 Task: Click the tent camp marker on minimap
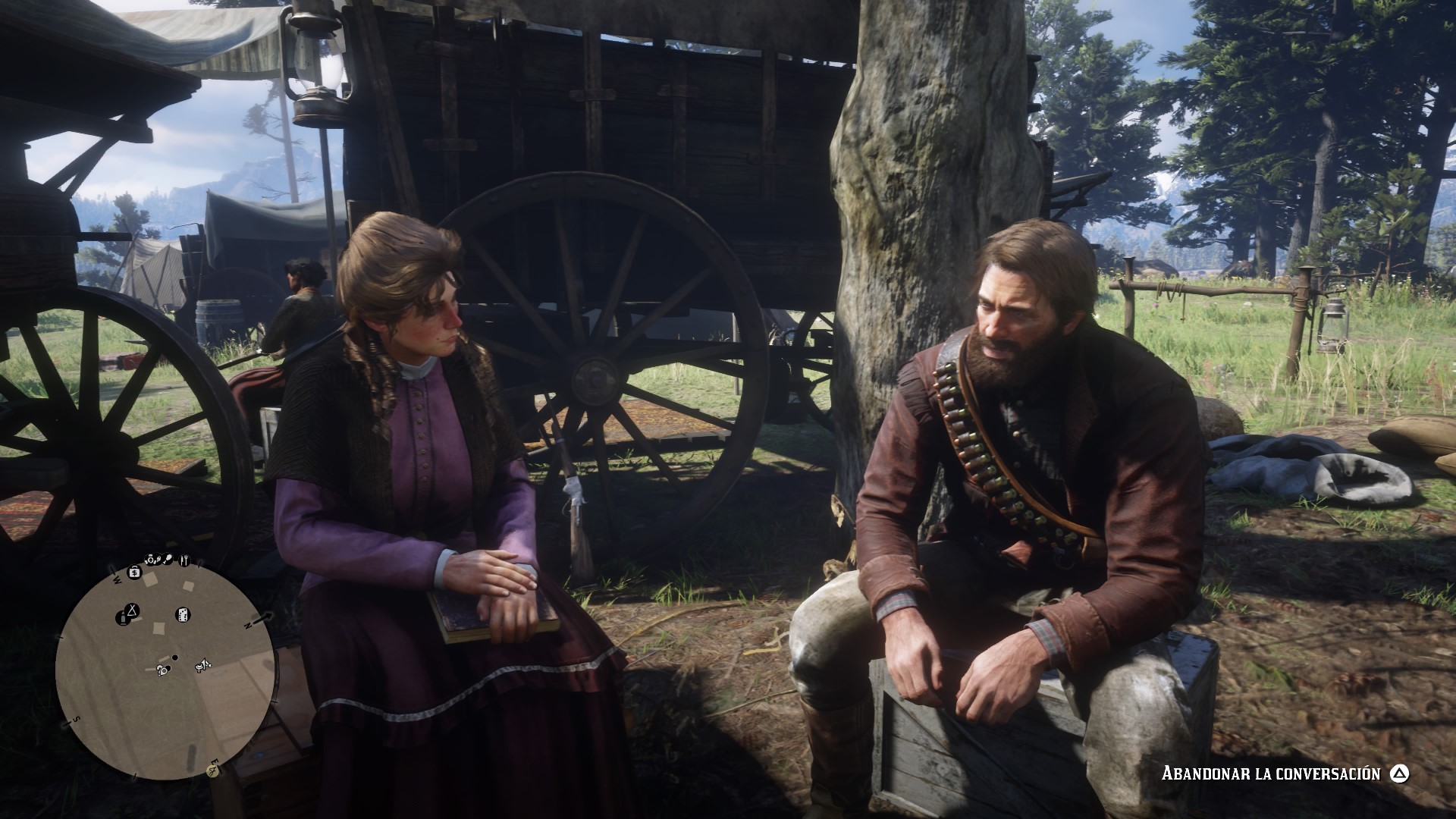(133, 609)
